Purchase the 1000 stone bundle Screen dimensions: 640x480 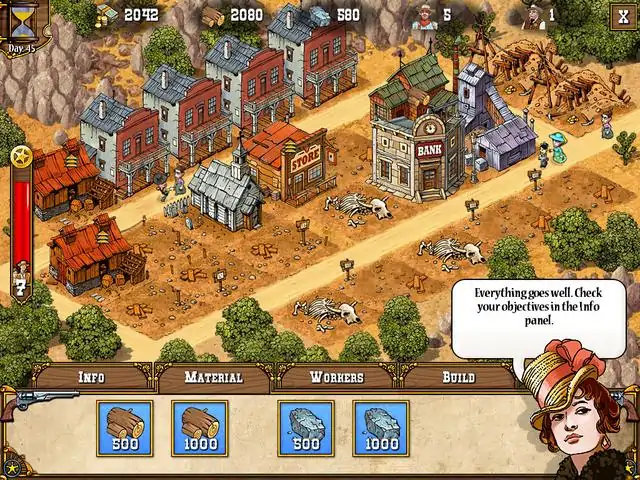pos(380,428)
